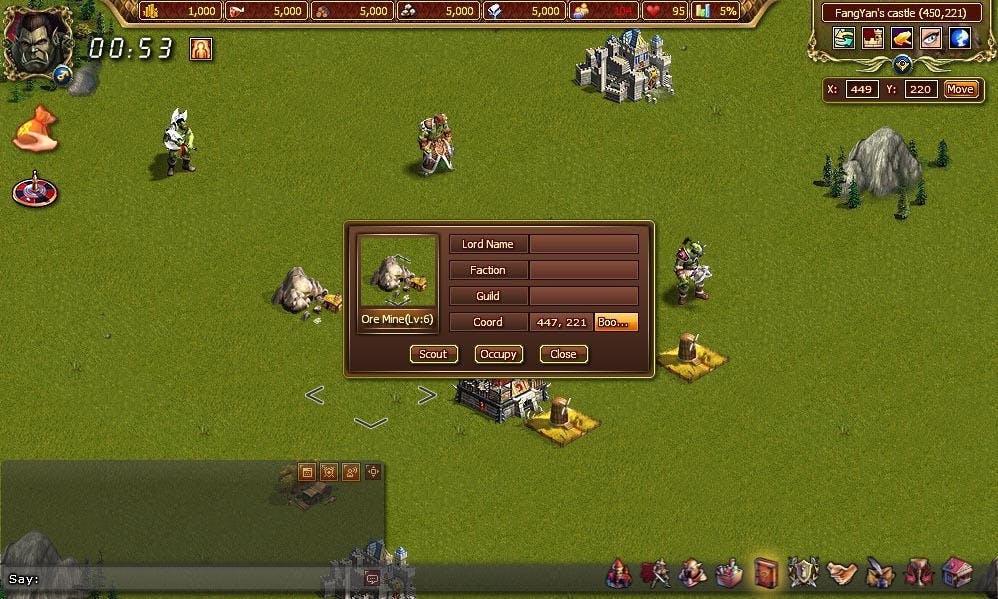The image size is (998, 599).
Task: Click the castle tower icon in top panel
Action: [873, 38]
